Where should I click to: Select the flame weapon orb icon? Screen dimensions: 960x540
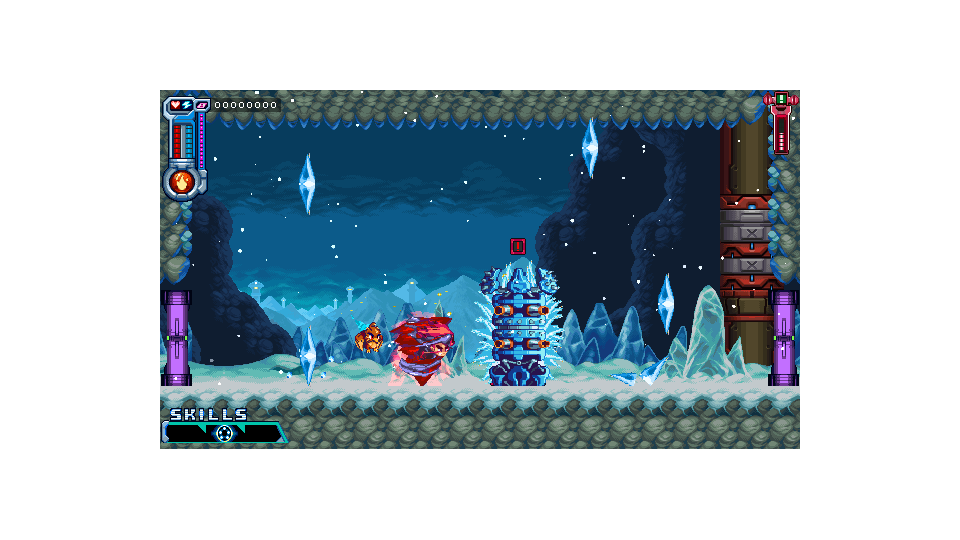[x=183, y=182]
